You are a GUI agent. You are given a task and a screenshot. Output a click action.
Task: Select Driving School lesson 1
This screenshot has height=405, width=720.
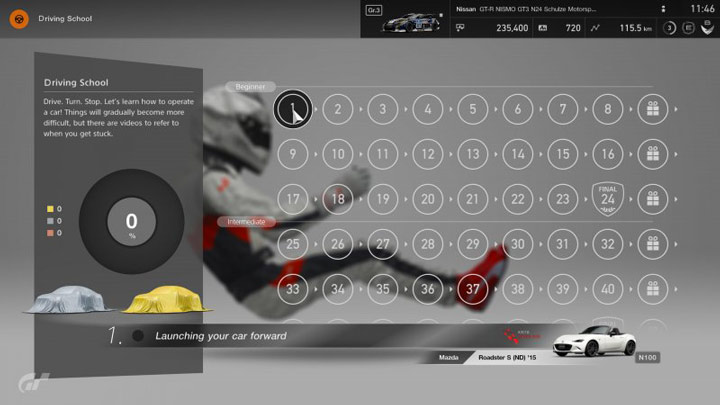(x=292, y=109)
